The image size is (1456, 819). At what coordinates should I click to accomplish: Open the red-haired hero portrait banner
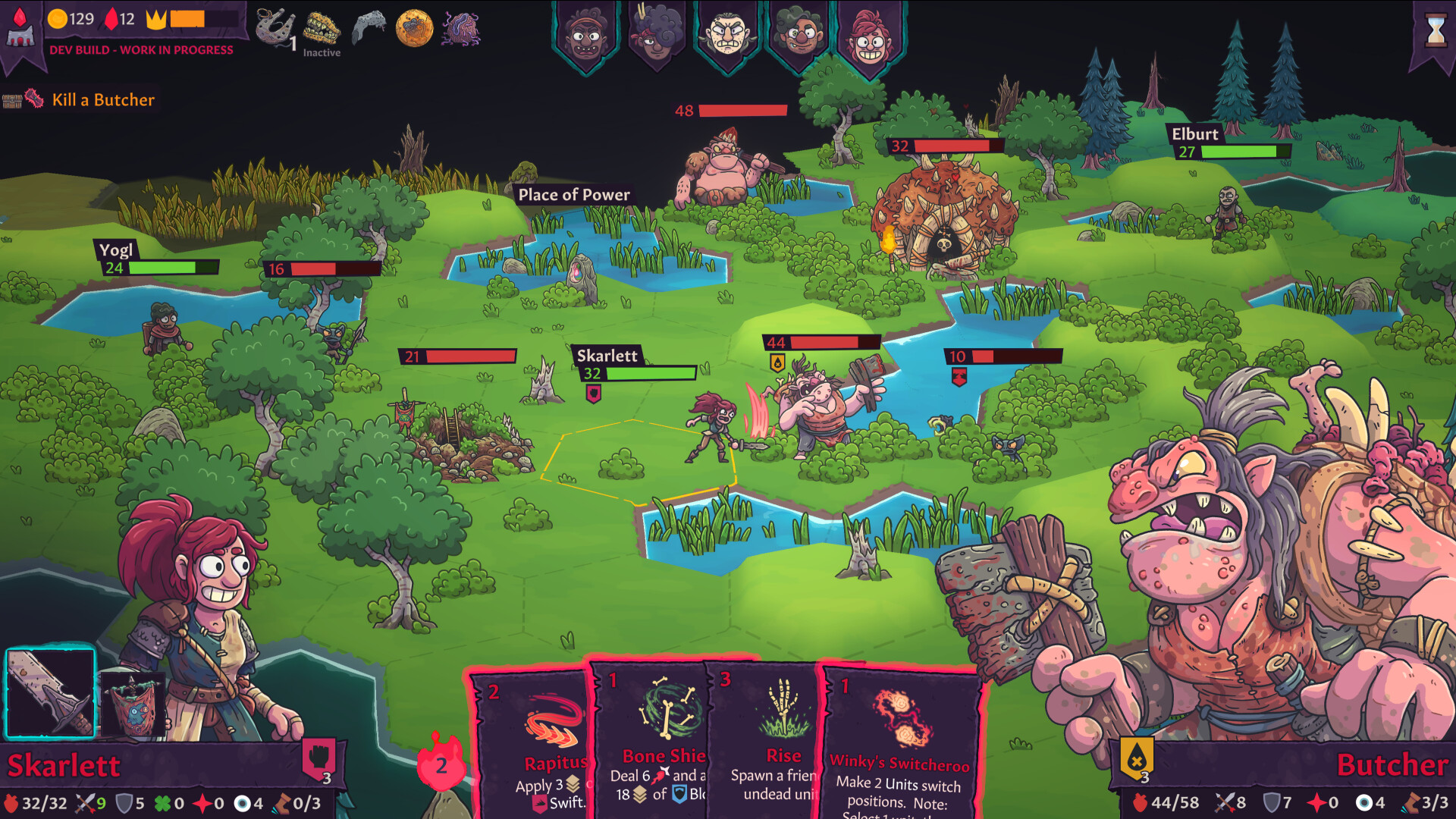(x=871, y=34)
